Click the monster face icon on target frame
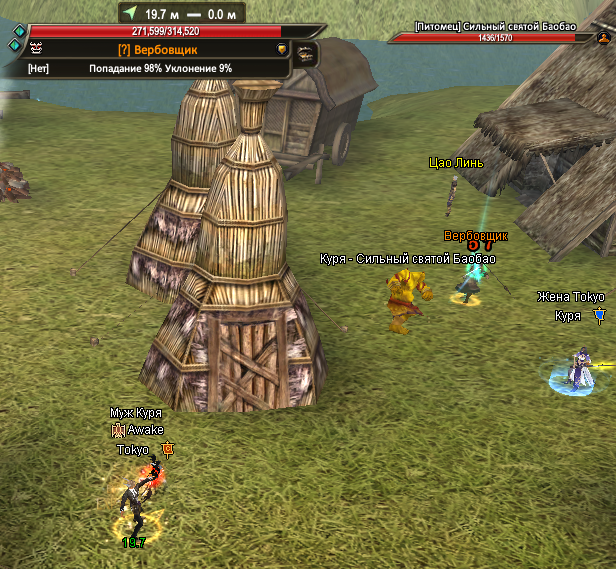616x569 pixels. tap(36, 48)
